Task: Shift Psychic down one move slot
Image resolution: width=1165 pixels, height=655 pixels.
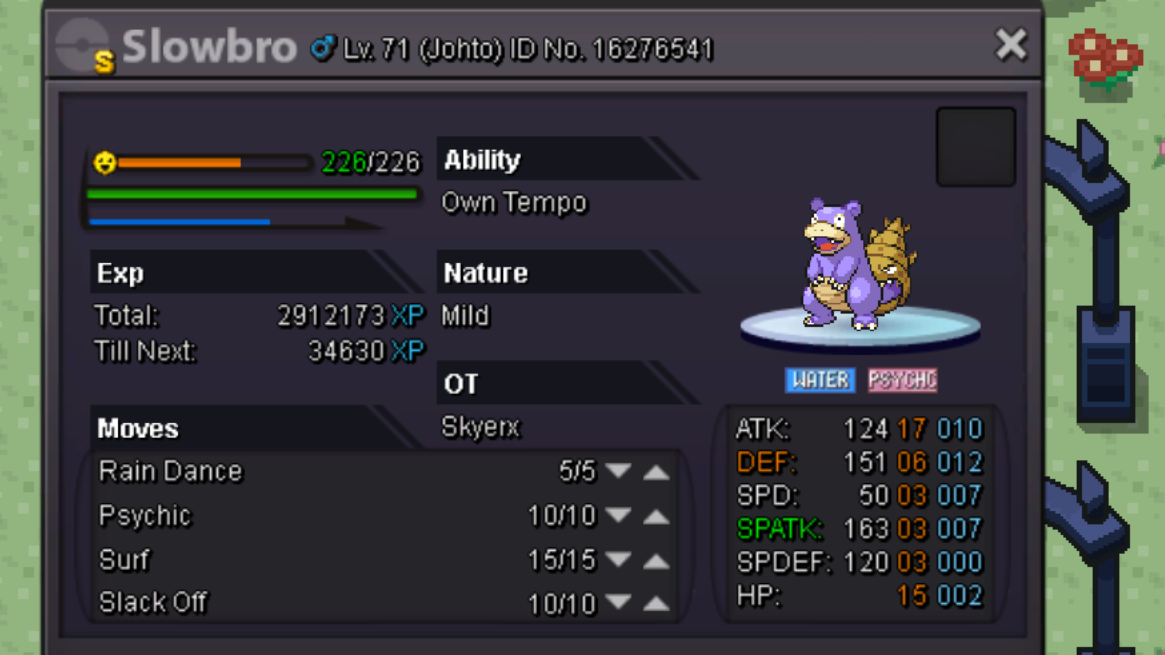Action: tap(618, 516)
